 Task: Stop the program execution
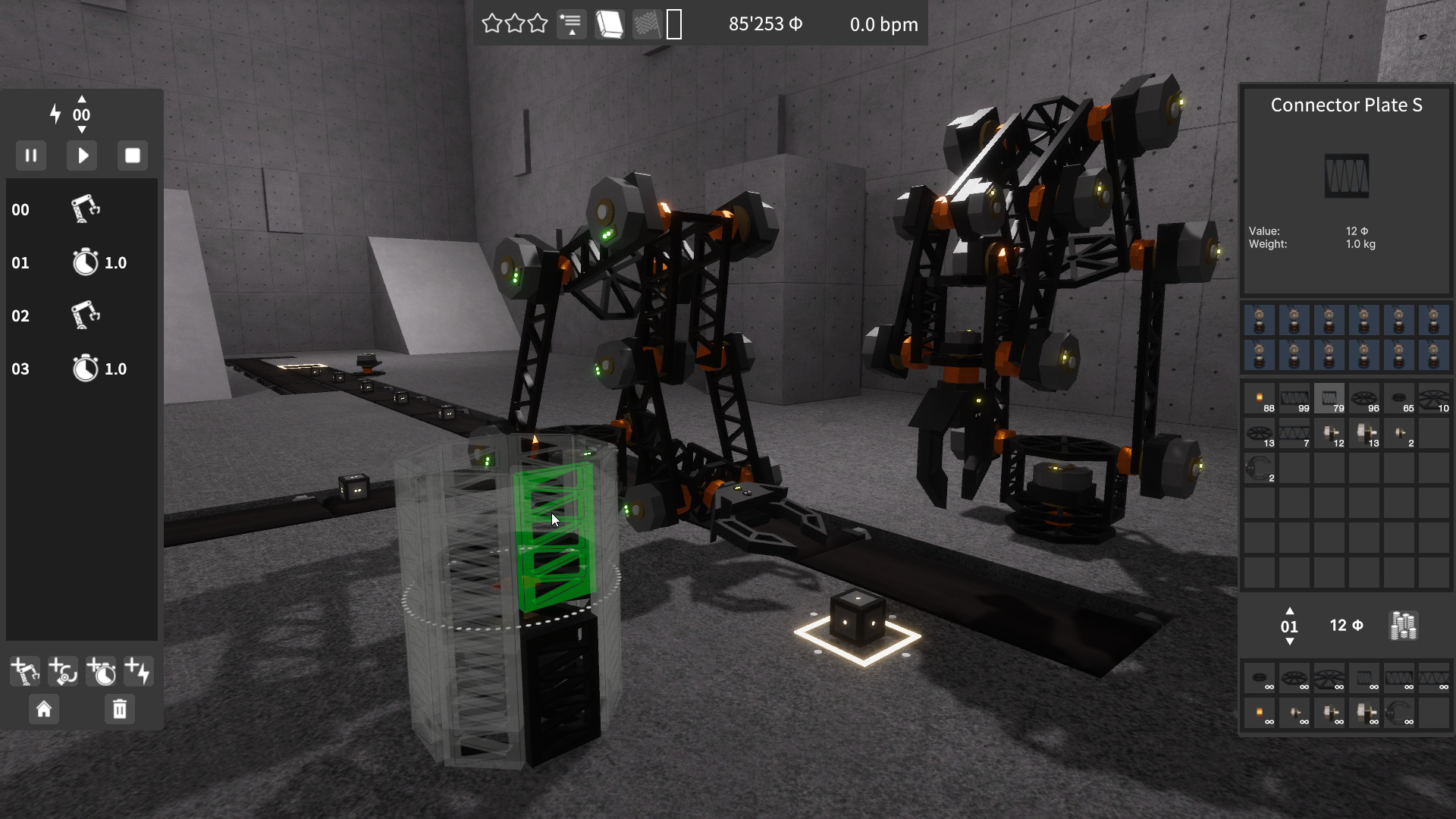tap(132, 155)
